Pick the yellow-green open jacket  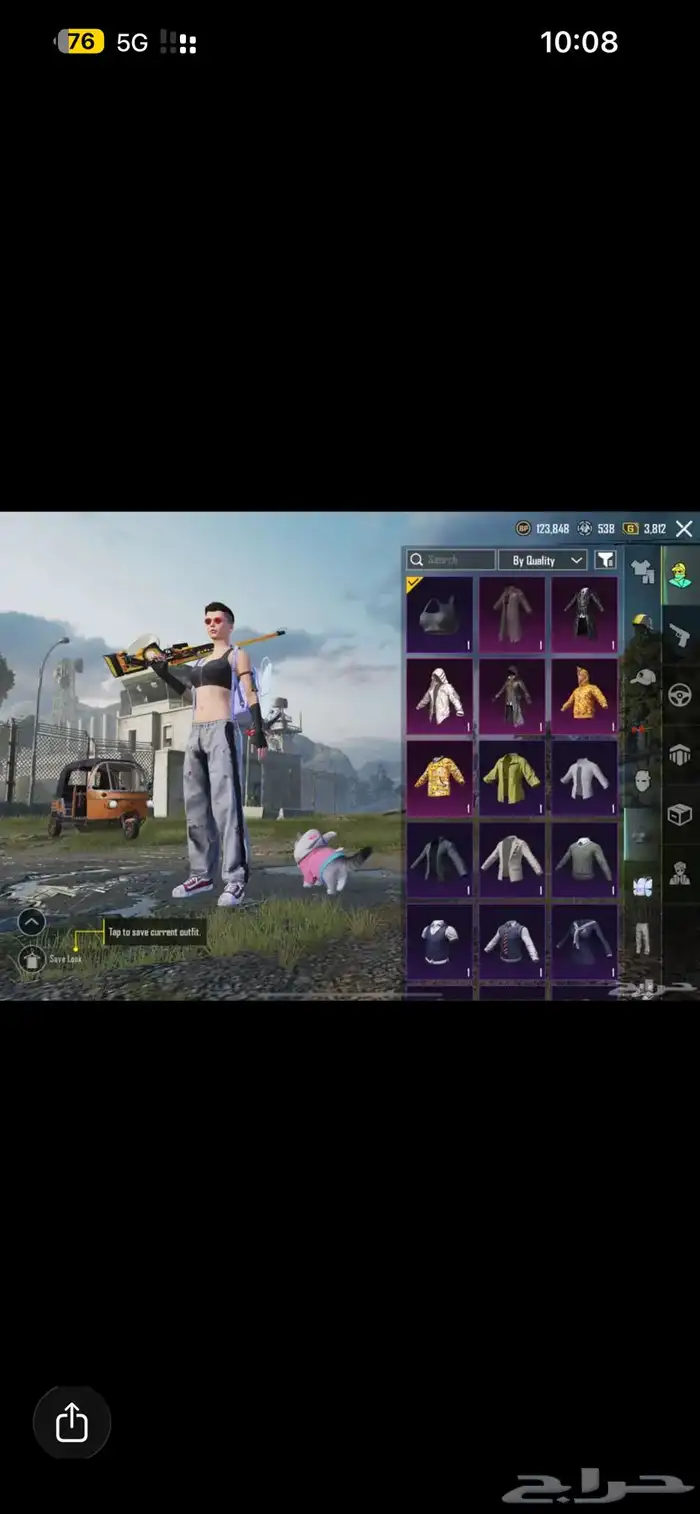tap(511, 774)
